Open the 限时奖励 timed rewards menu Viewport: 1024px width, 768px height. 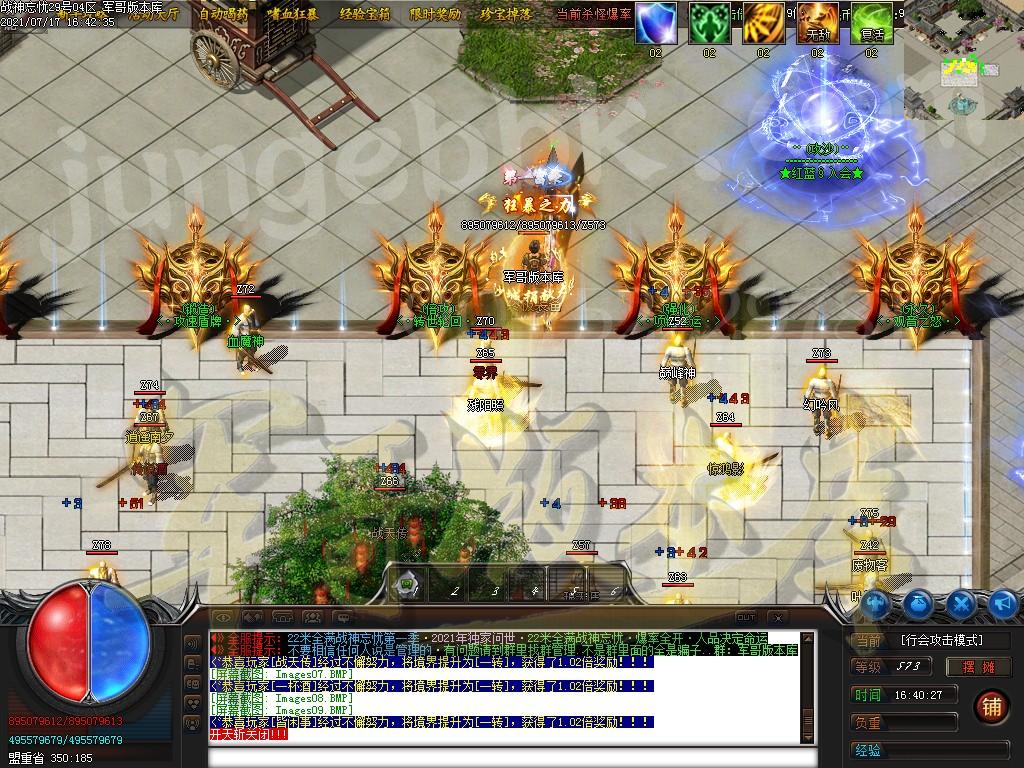tap(436, 14)
